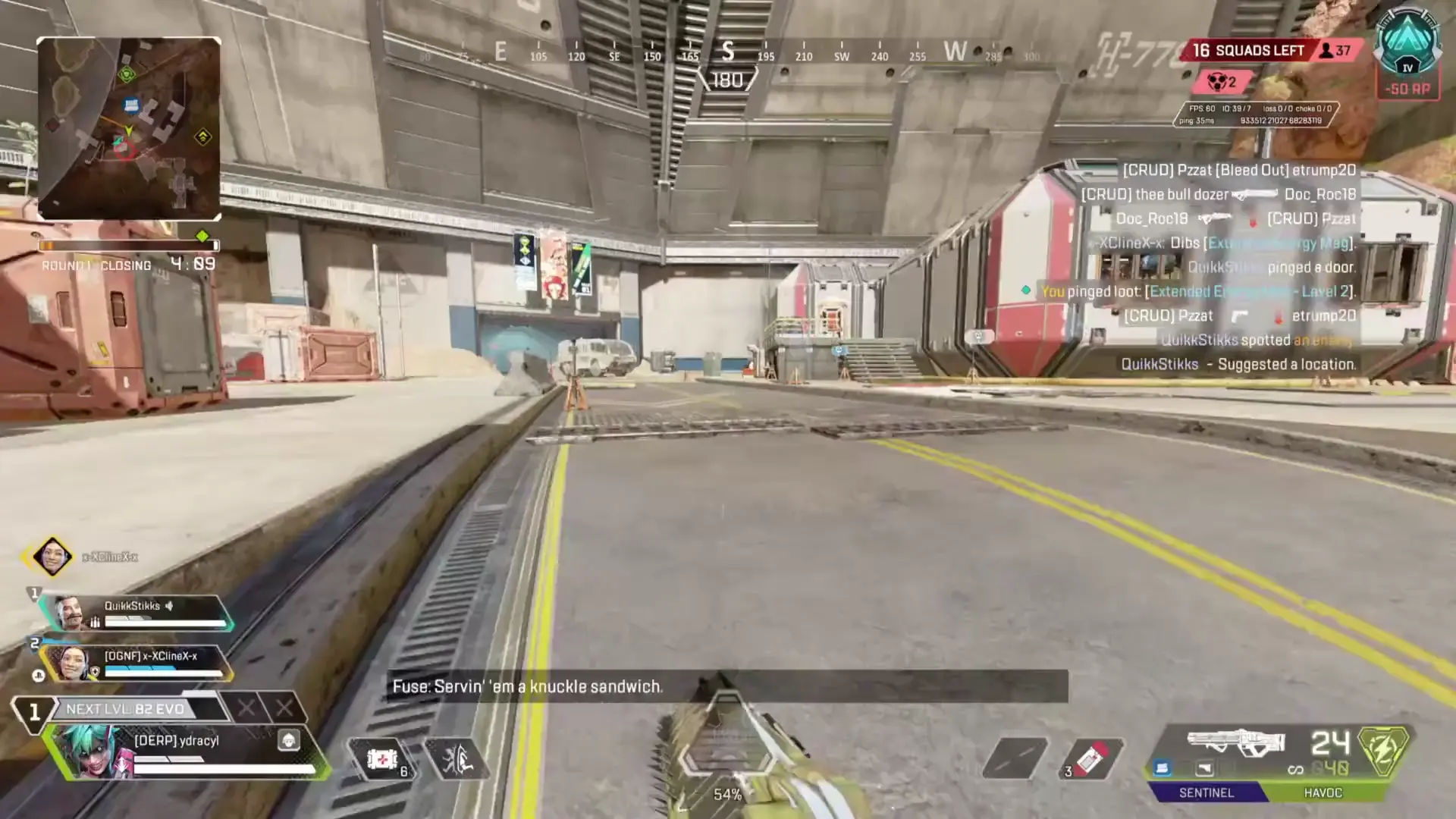Click the blue ammo type icon on weapon bar
The height and width of the screenshot is (819, 1456).
[x=1163, y=768]
